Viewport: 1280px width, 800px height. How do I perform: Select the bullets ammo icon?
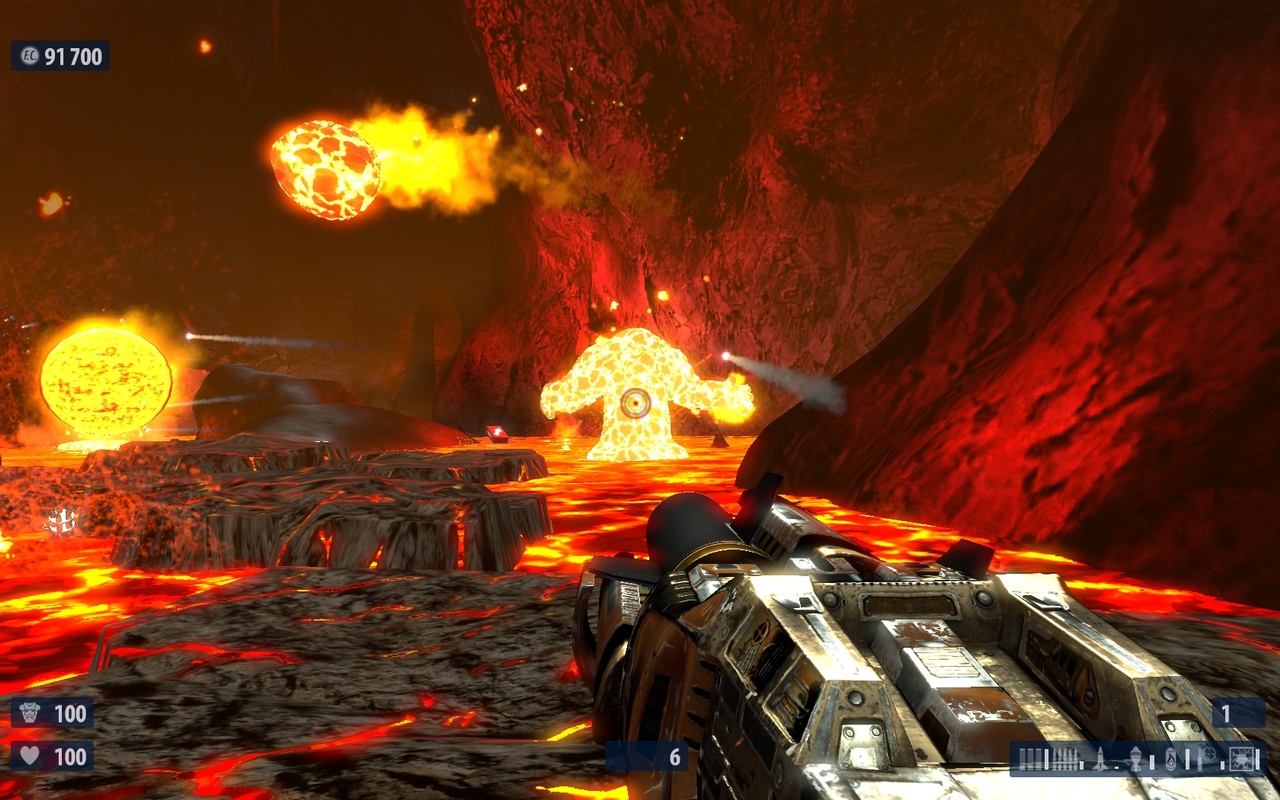click(x=1064, y=760)
